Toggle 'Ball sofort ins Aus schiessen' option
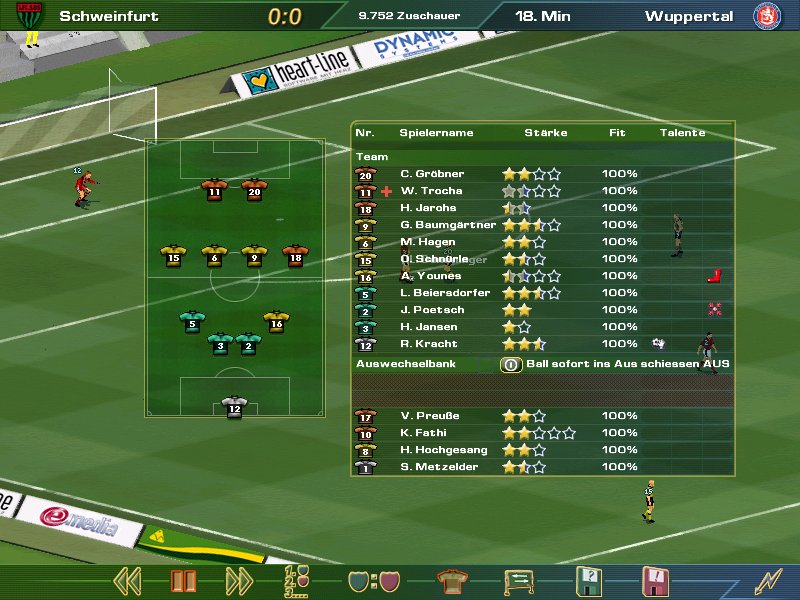Viewport: 800px width, 600px height. pos(511,365)
